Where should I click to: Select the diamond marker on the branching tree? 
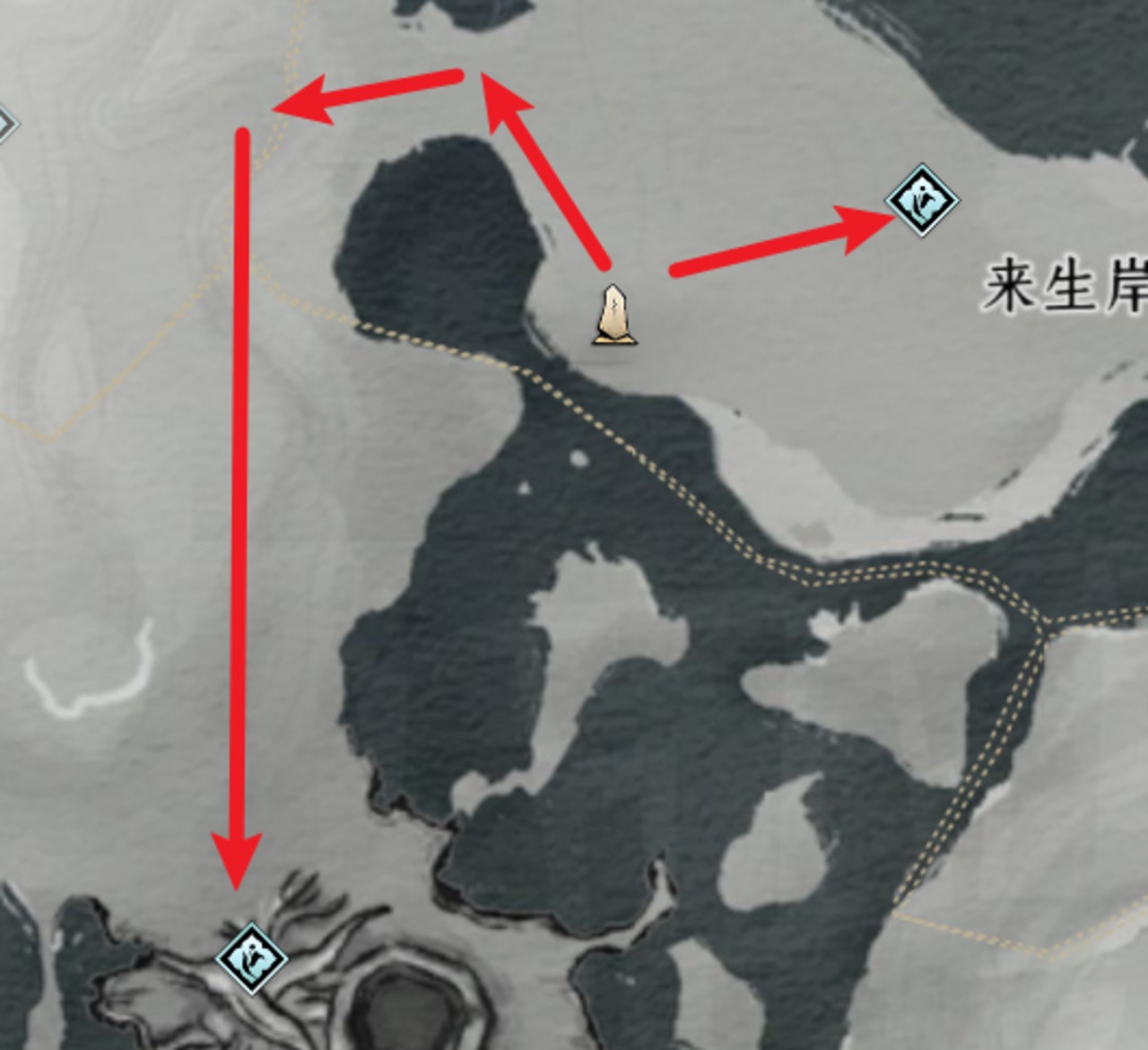(252, 958)
